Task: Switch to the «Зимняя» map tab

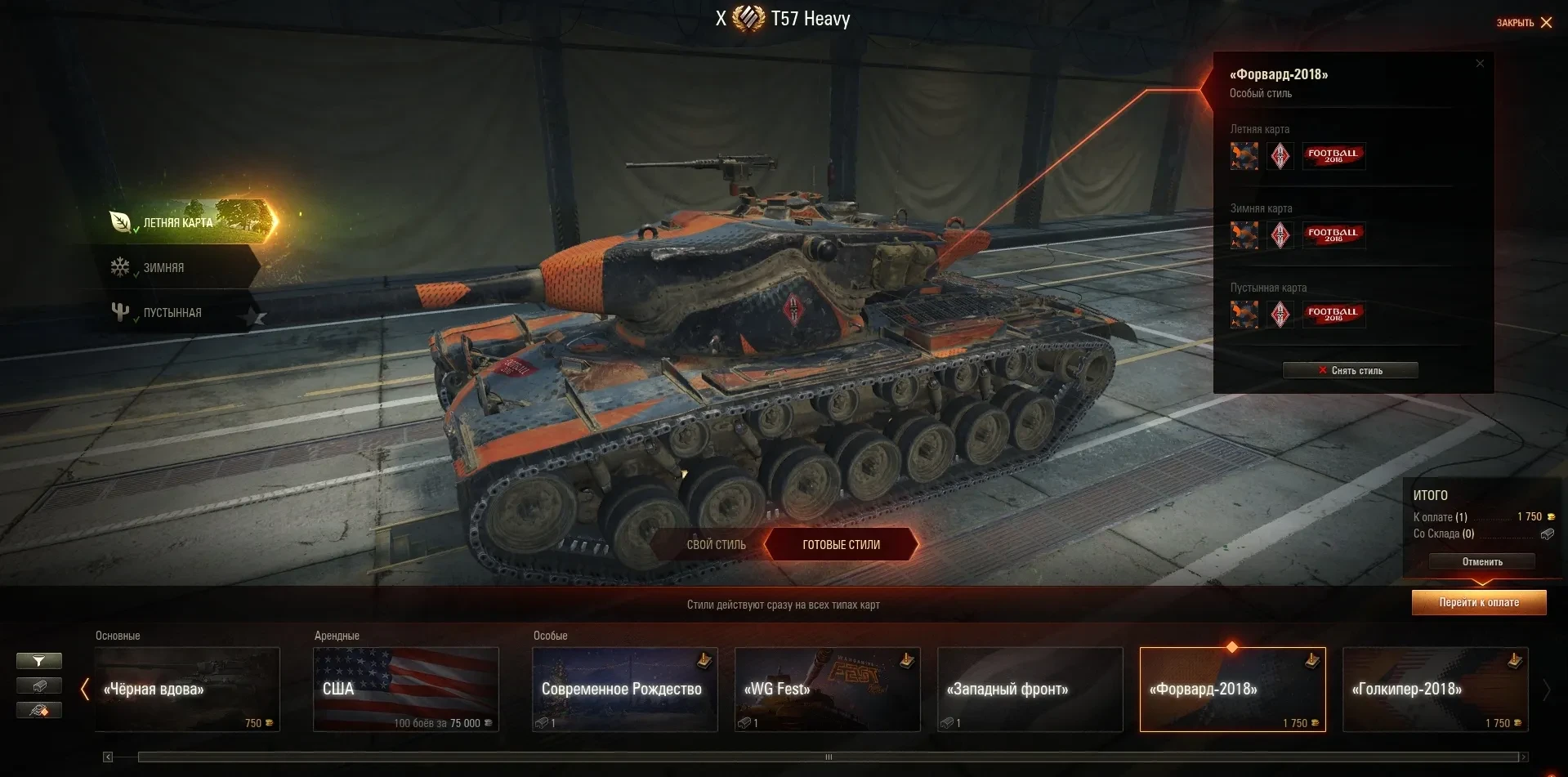Action: tap(163, 268)
